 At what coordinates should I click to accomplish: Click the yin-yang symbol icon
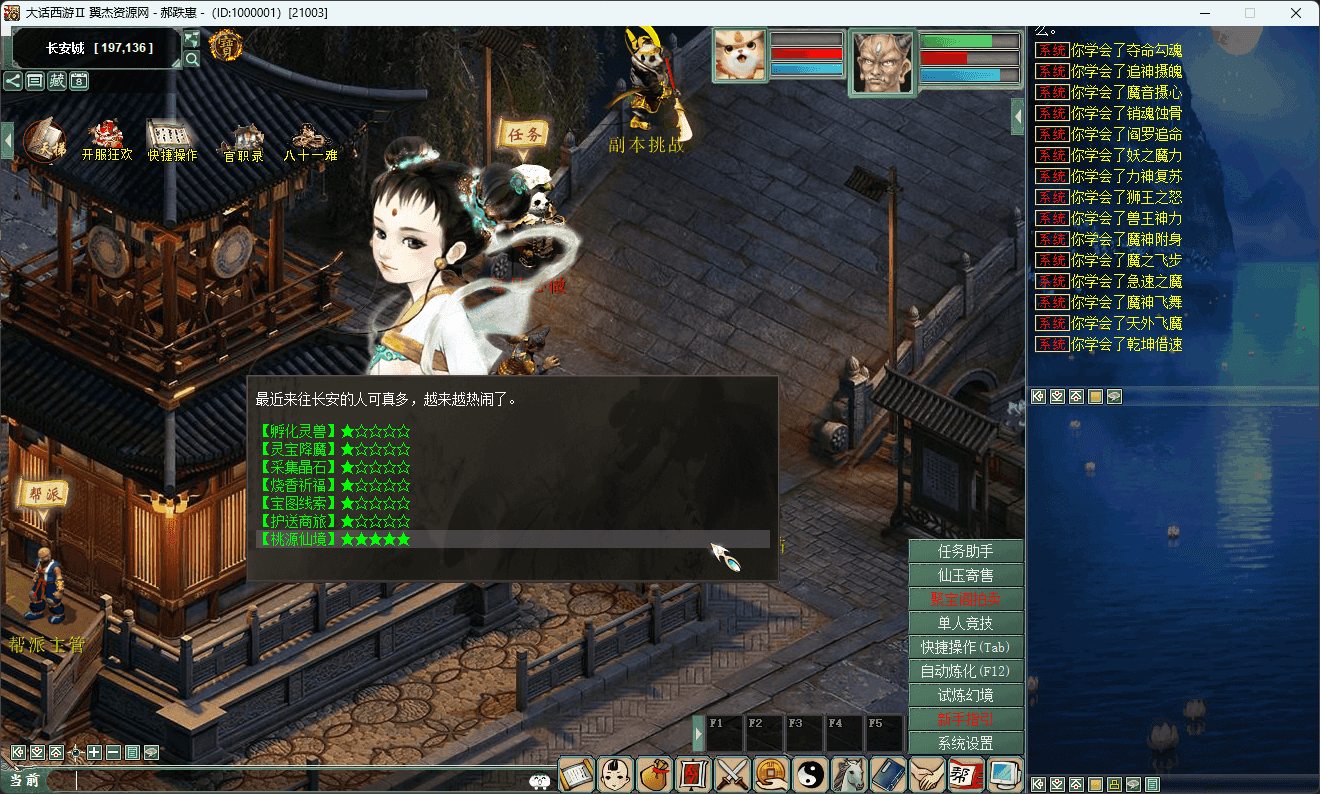(811, 774)
